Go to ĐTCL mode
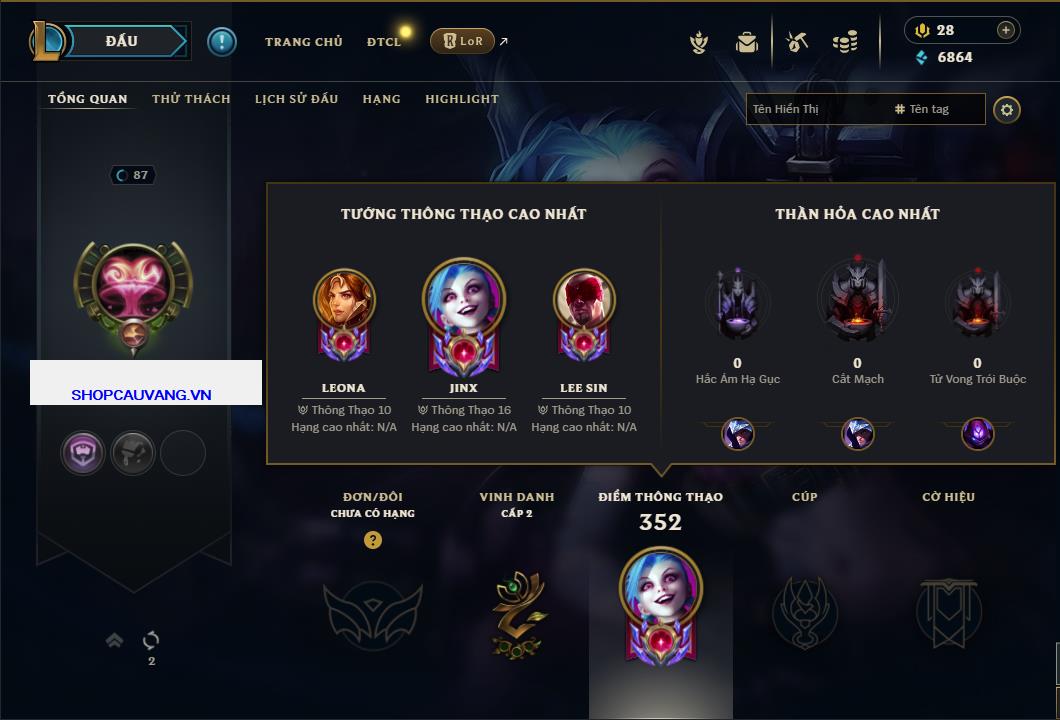1060x720 pixels. click(384, 42)
